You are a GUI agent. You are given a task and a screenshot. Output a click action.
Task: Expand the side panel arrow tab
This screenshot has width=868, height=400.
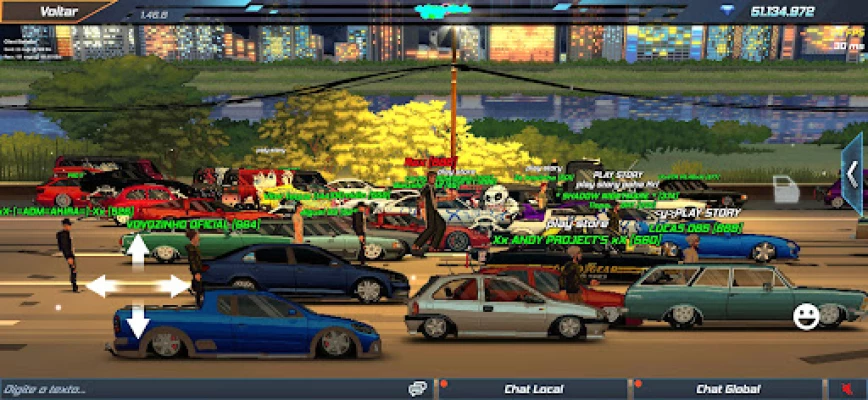tap(853, 176)
